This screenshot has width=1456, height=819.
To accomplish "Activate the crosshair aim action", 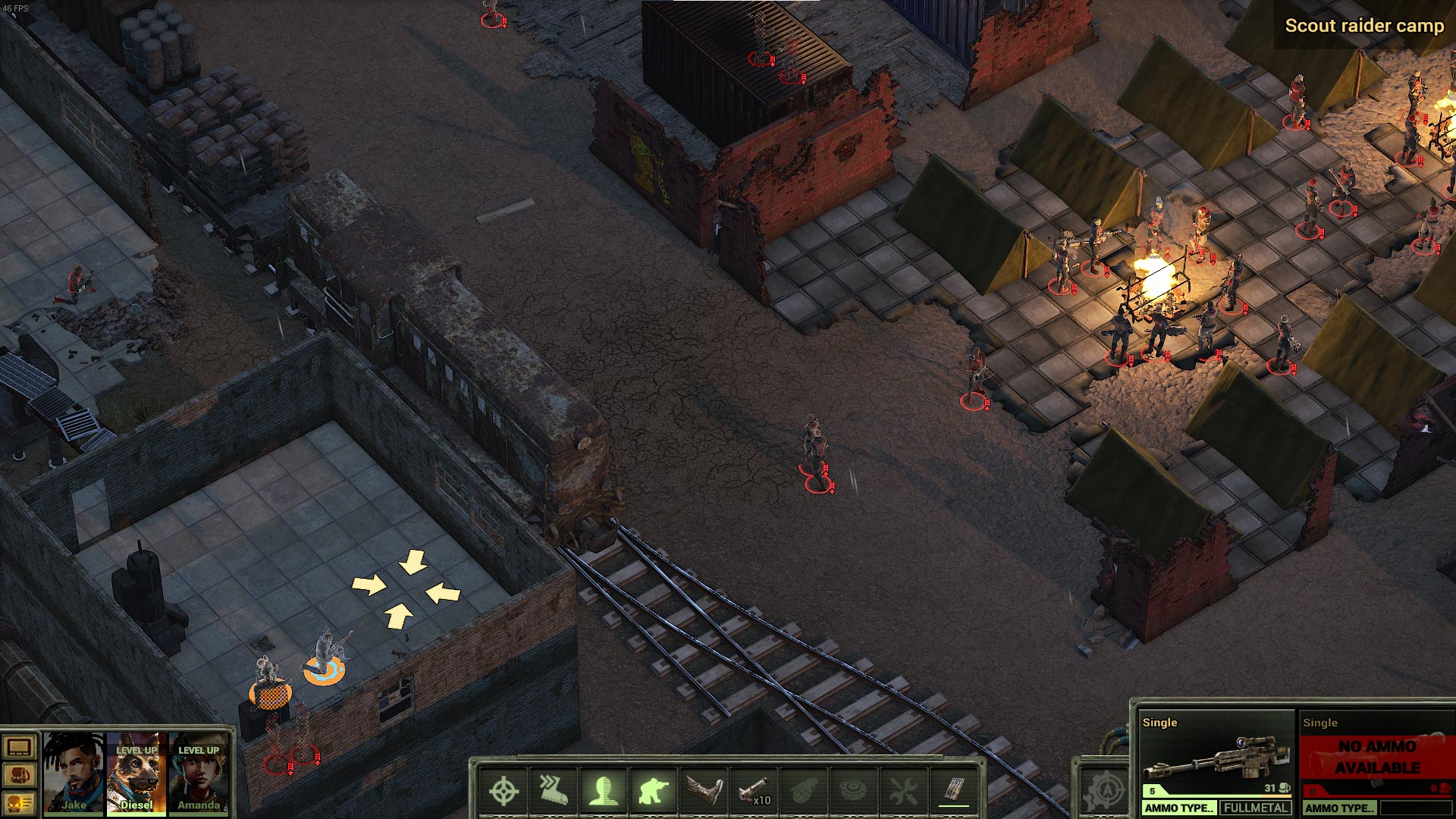I will 504,791.
